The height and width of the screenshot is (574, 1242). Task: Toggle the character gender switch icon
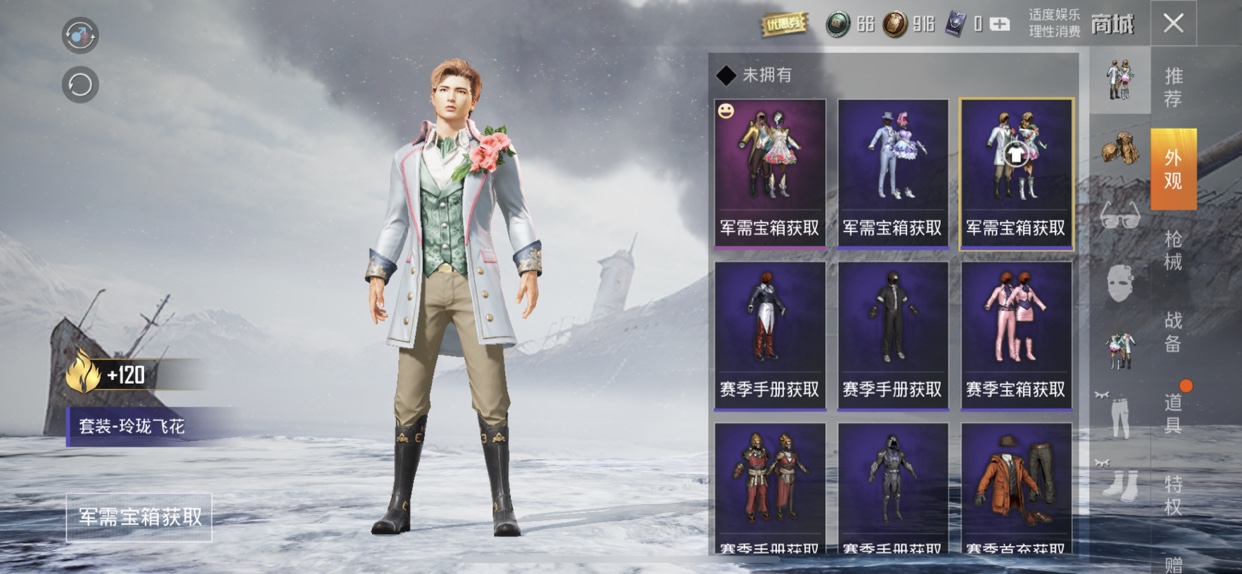pos(80,34)
